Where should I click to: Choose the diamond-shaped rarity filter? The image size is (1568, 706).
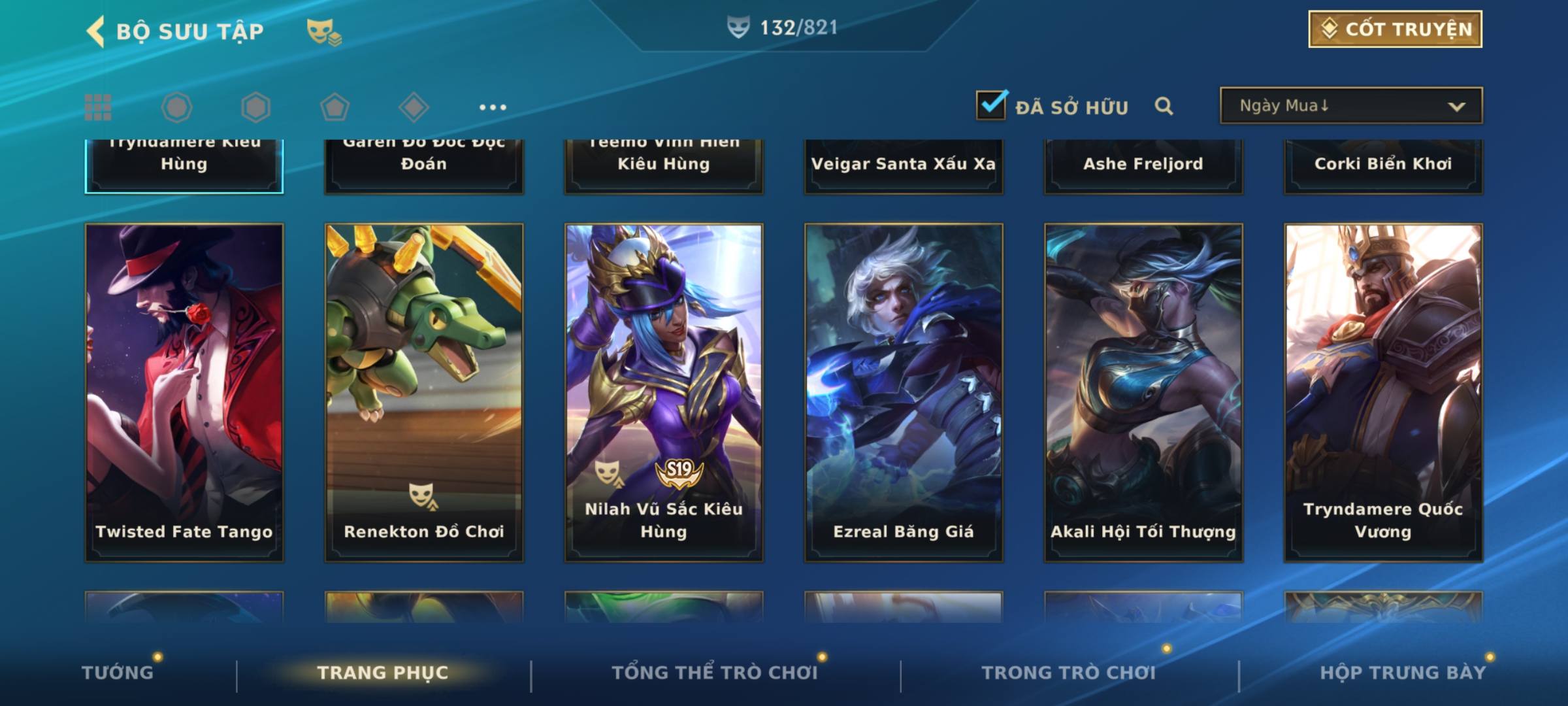(414, 107)
